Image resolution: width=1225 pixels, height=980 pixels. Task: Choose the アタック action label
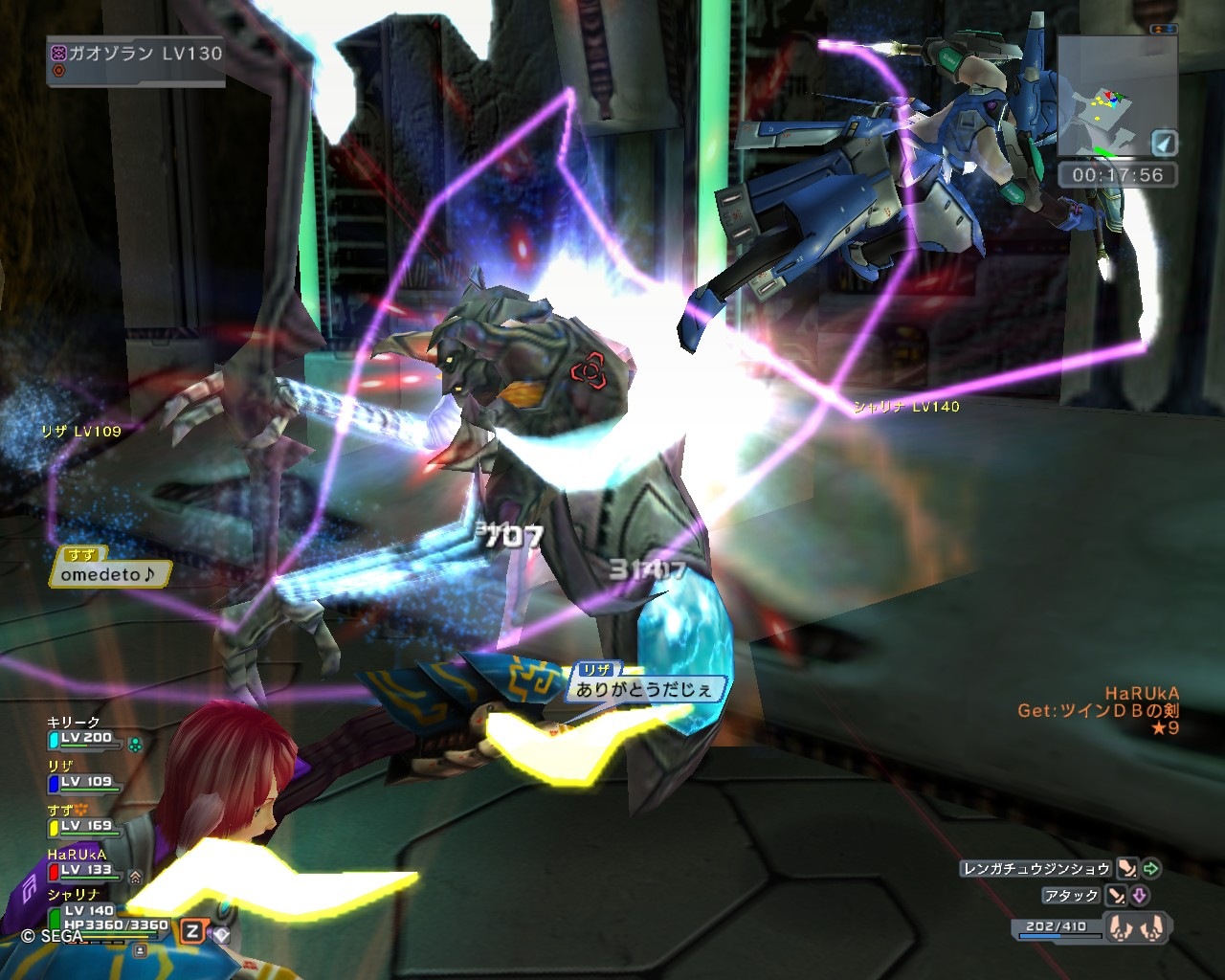coord(1071,896)
